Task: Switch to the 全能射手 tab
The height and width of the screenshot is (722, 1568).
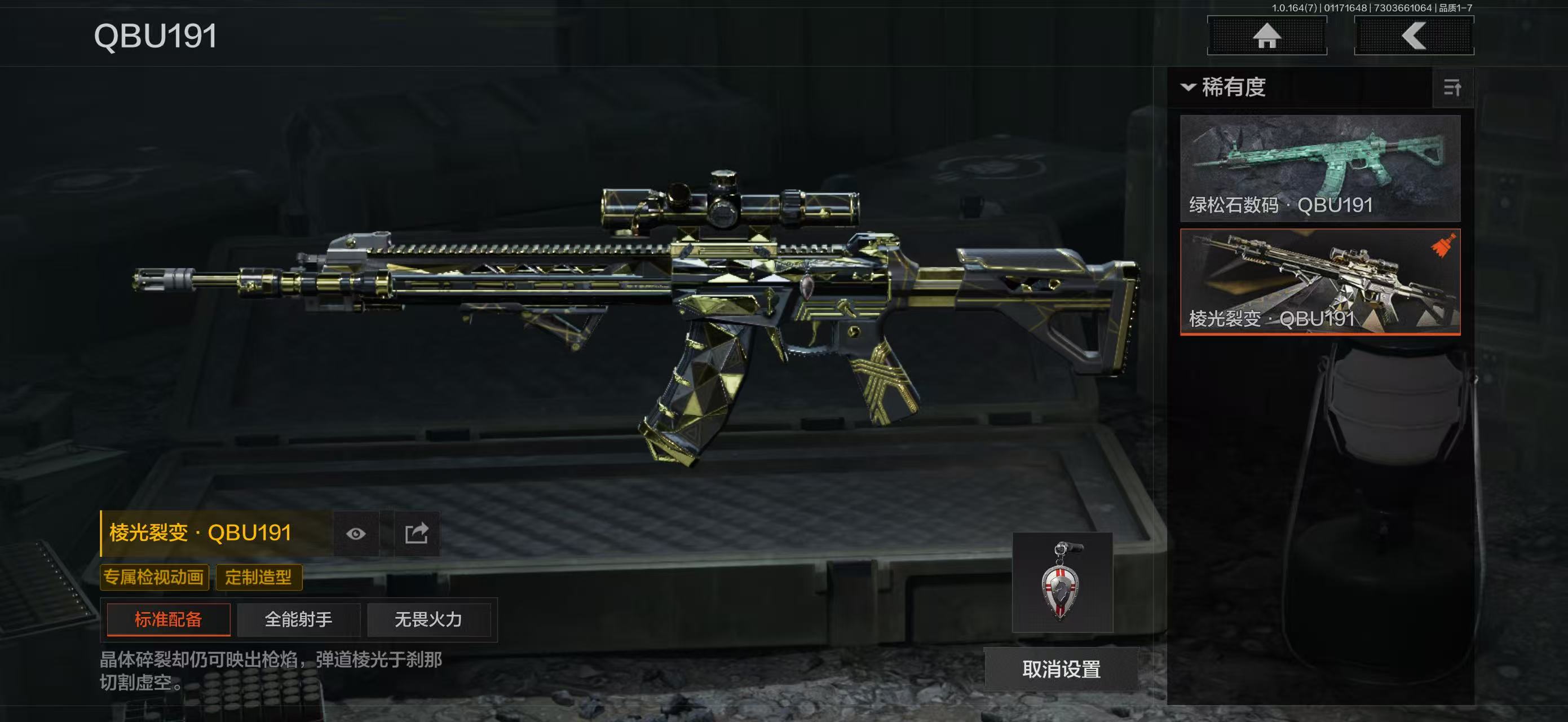Action: coord(298,620)
